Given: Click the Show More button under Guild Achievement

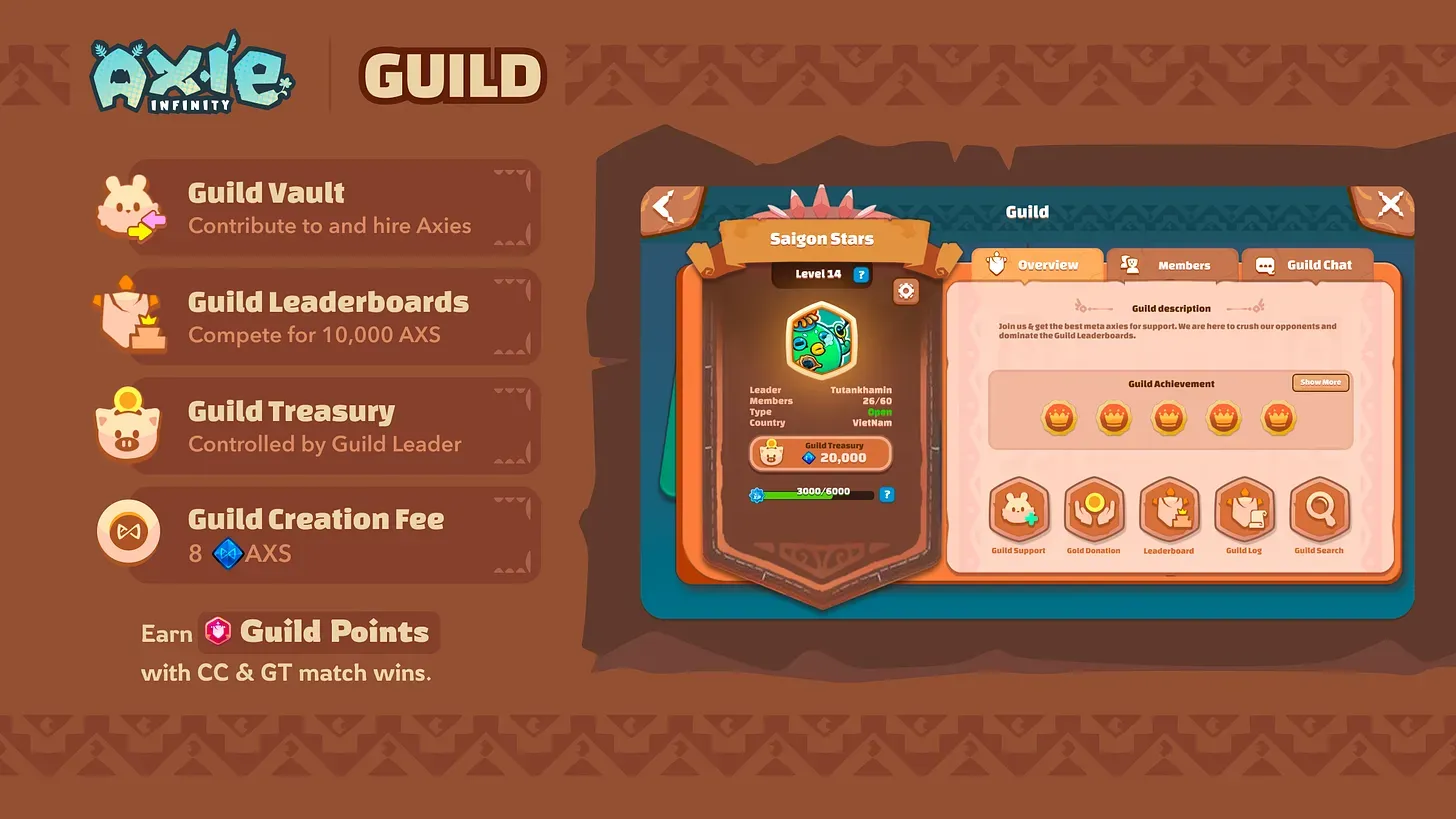Looking at the screenshot, I should pyautogui.click(x=1320, y=382).
